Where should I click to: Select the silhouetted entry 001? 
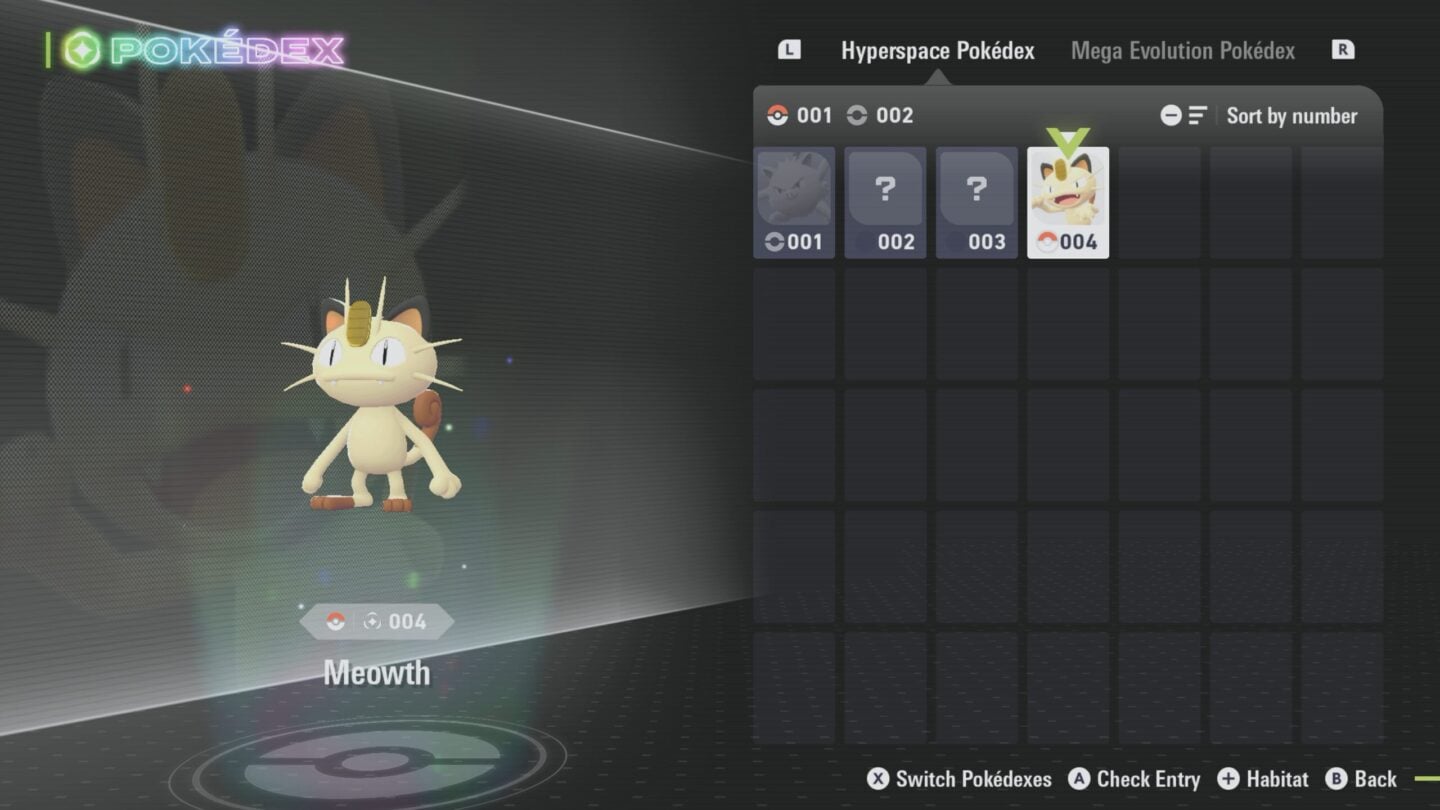click(794, 203)
